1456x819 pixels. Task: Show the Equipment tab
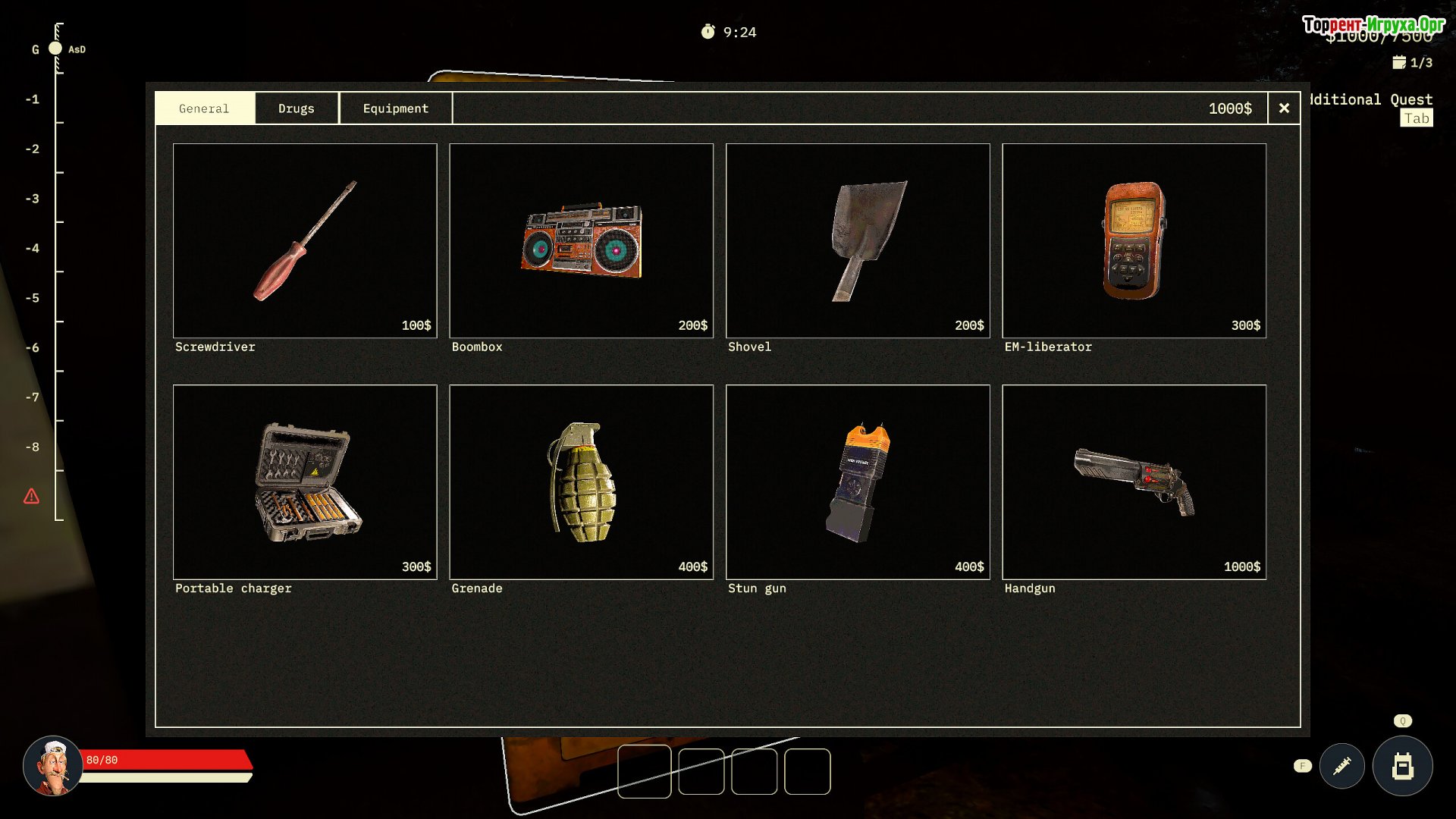pos(395,108)
